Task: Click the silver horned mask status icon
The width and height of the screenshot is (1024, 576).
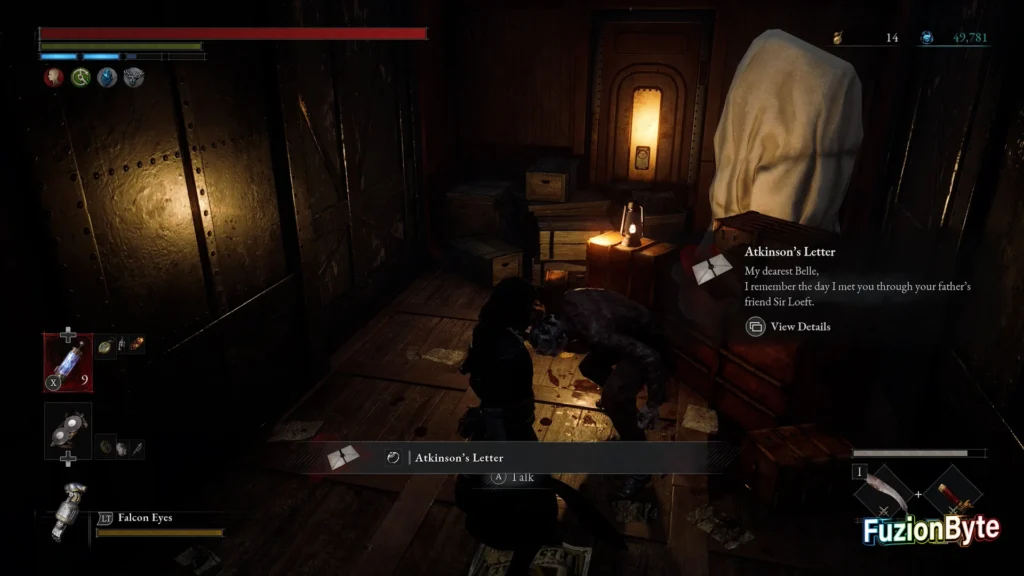Action: (133, 77)
